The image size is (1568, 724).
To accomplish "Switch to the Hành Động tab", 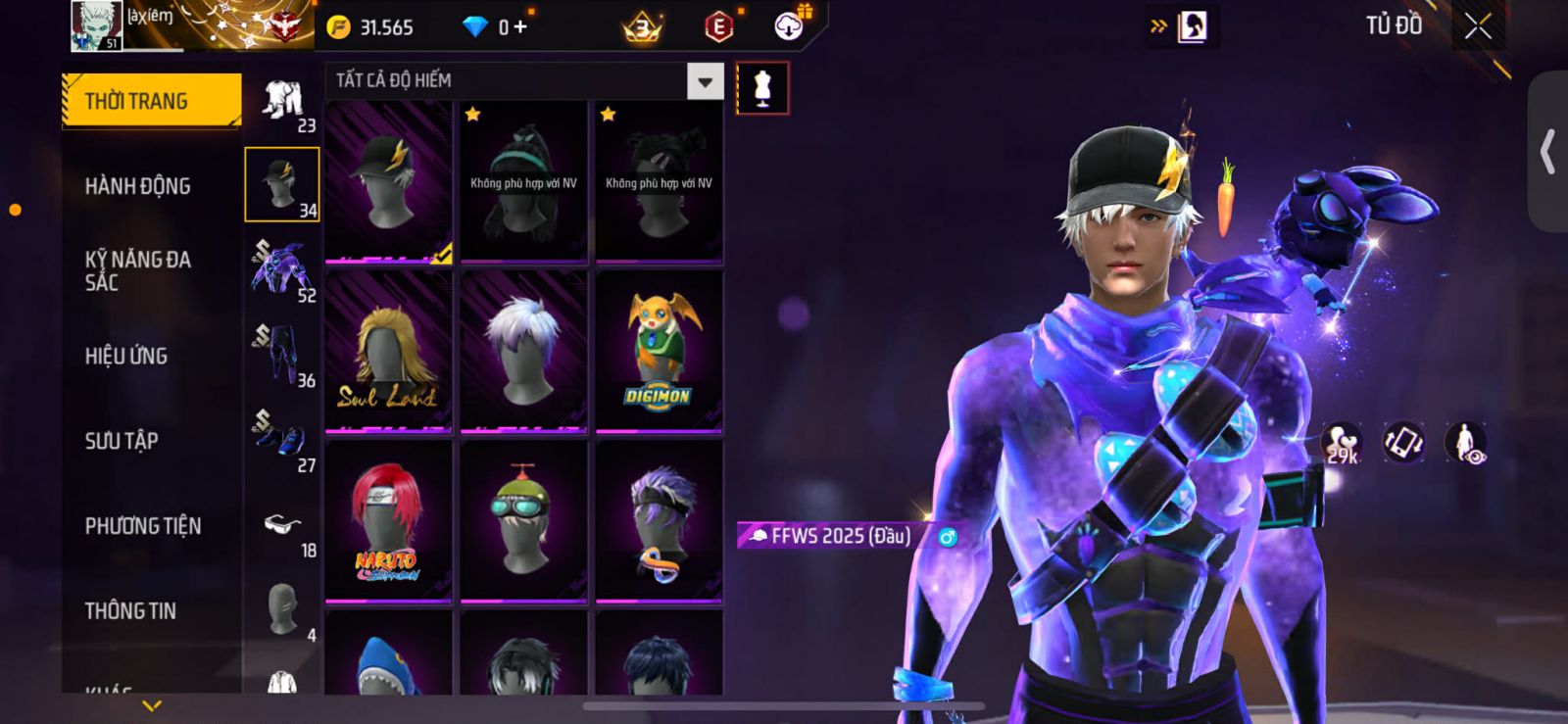I will click(138, 186).
